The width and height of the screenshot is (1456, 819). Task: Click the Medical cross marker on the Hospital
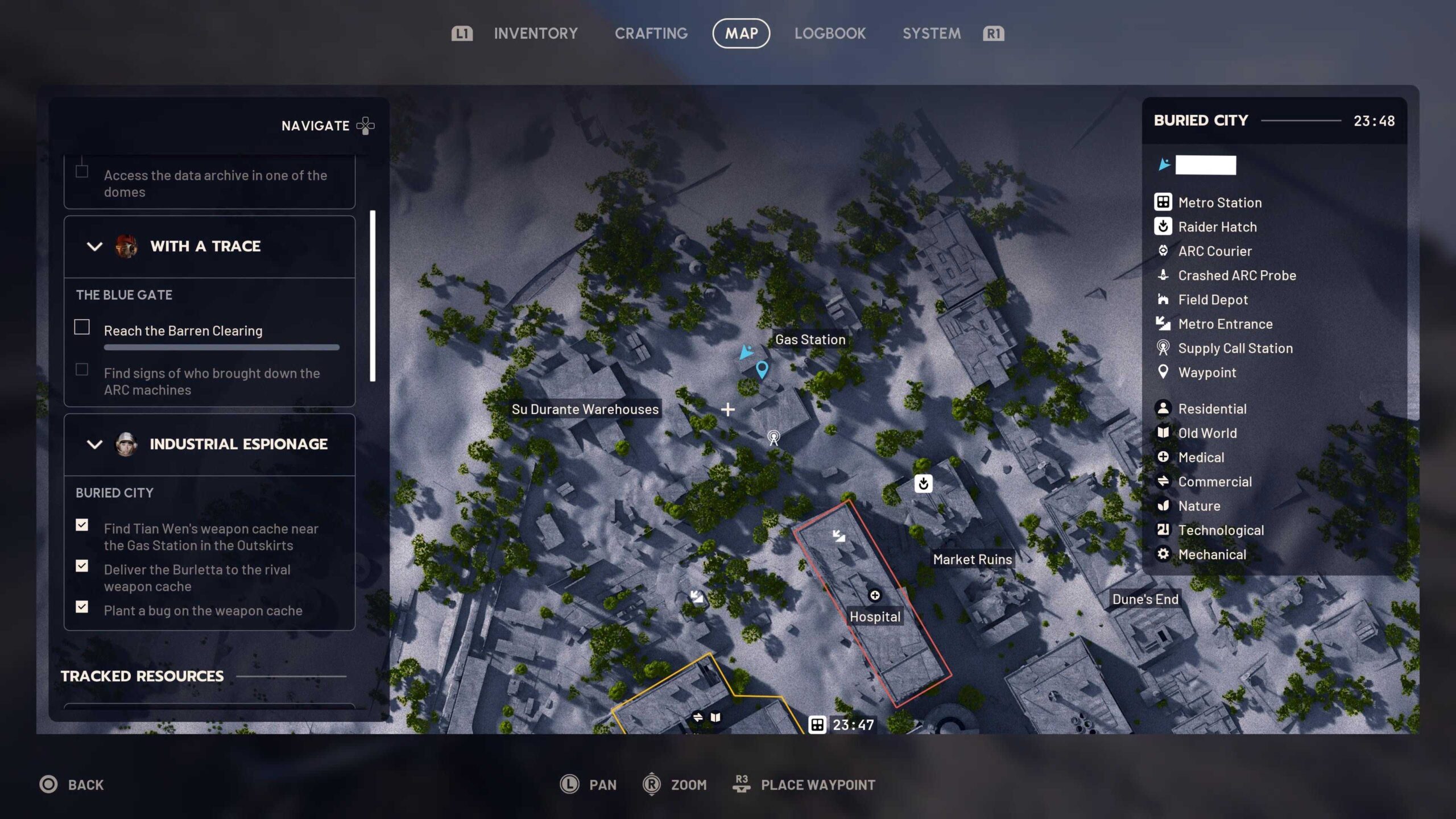(874, 595)
